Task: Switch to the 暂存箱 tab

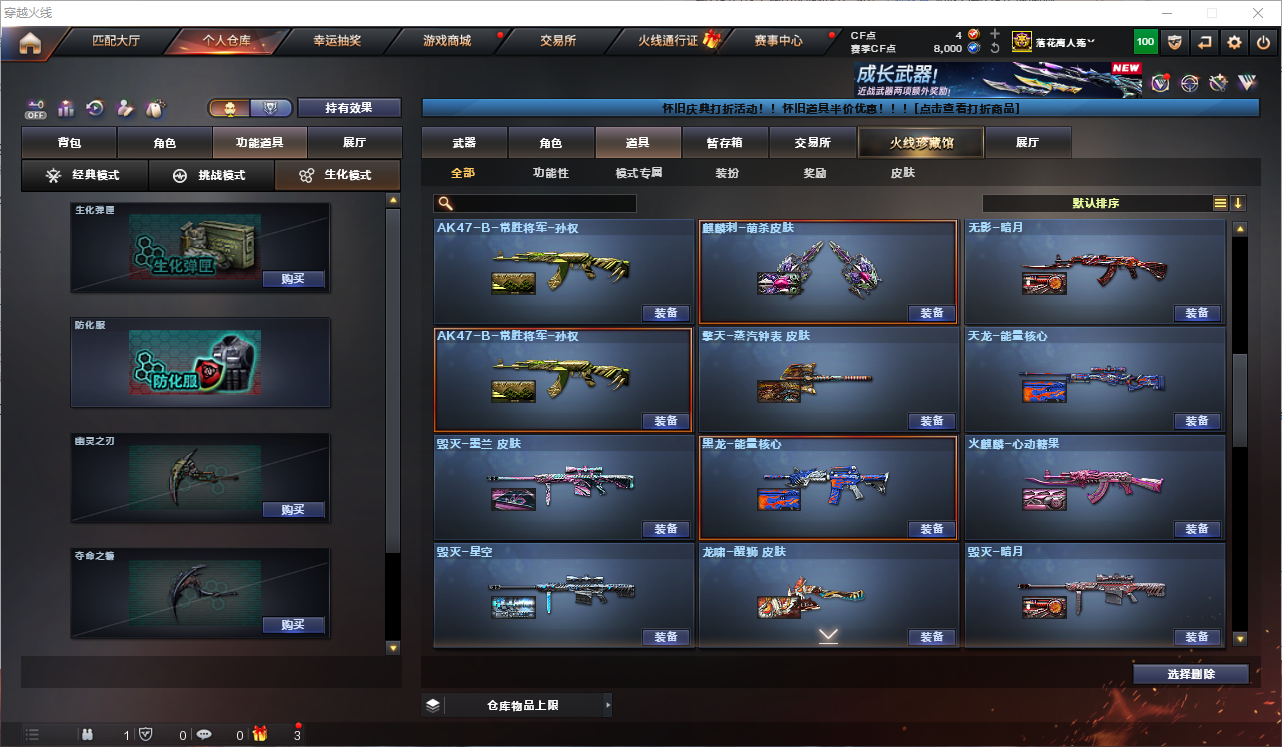Action: 724,143
